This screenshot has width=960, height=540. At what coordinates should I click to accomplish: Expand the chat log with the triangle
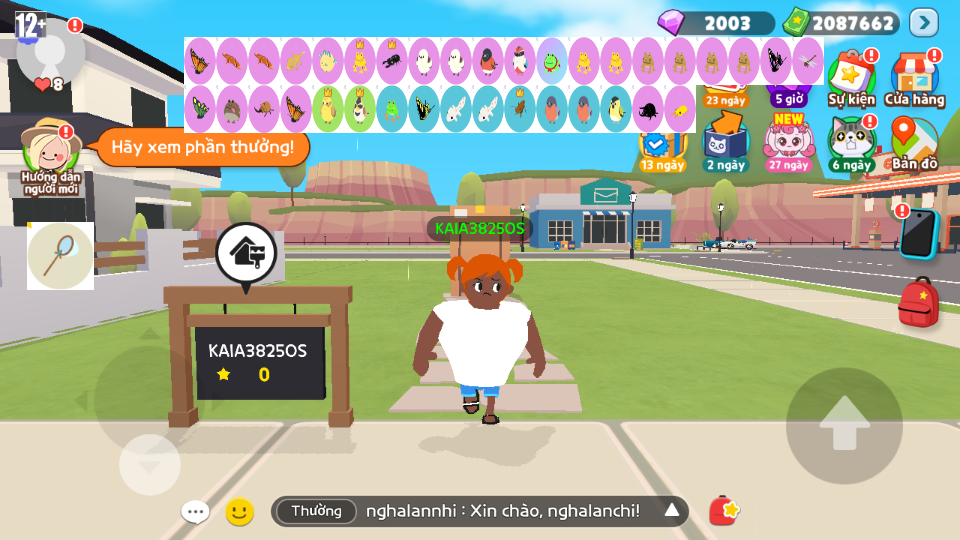point(672,511)
